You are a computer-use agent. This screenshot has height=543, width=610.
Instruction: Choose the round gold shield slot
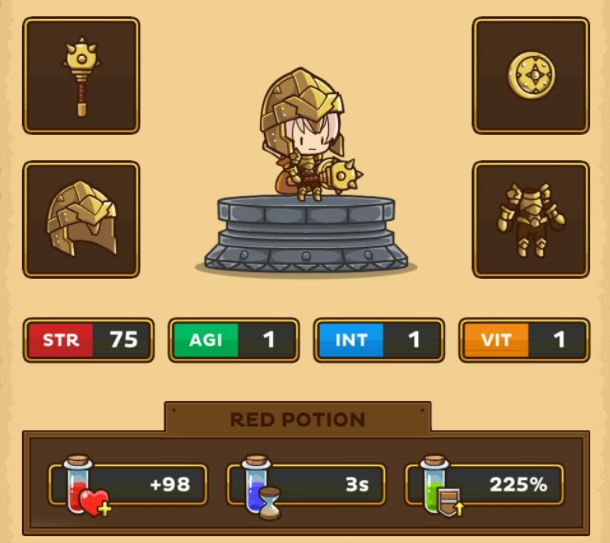530,75
